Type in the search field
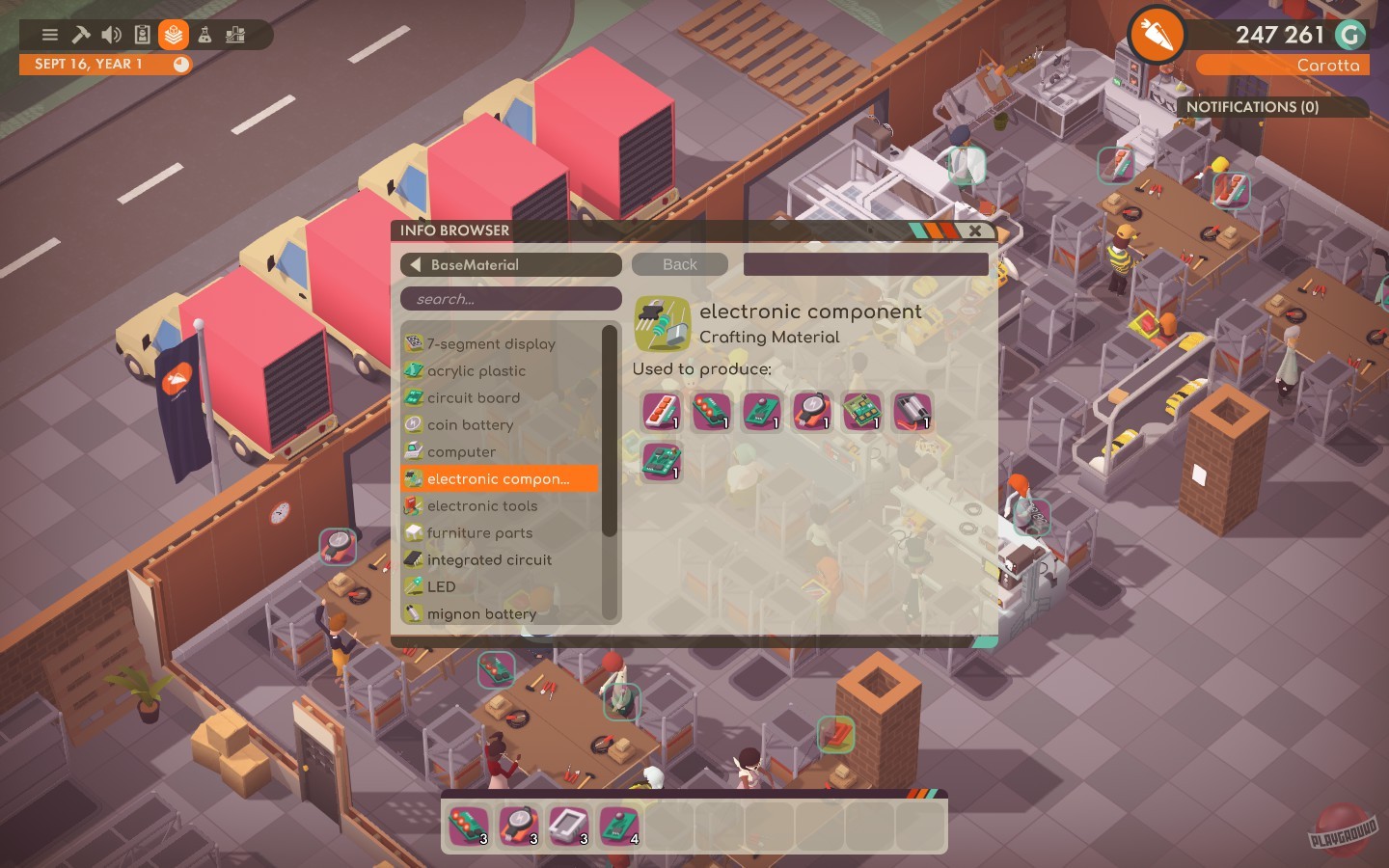The height and width of the screenshot is (868, 1389). point(511,299)
